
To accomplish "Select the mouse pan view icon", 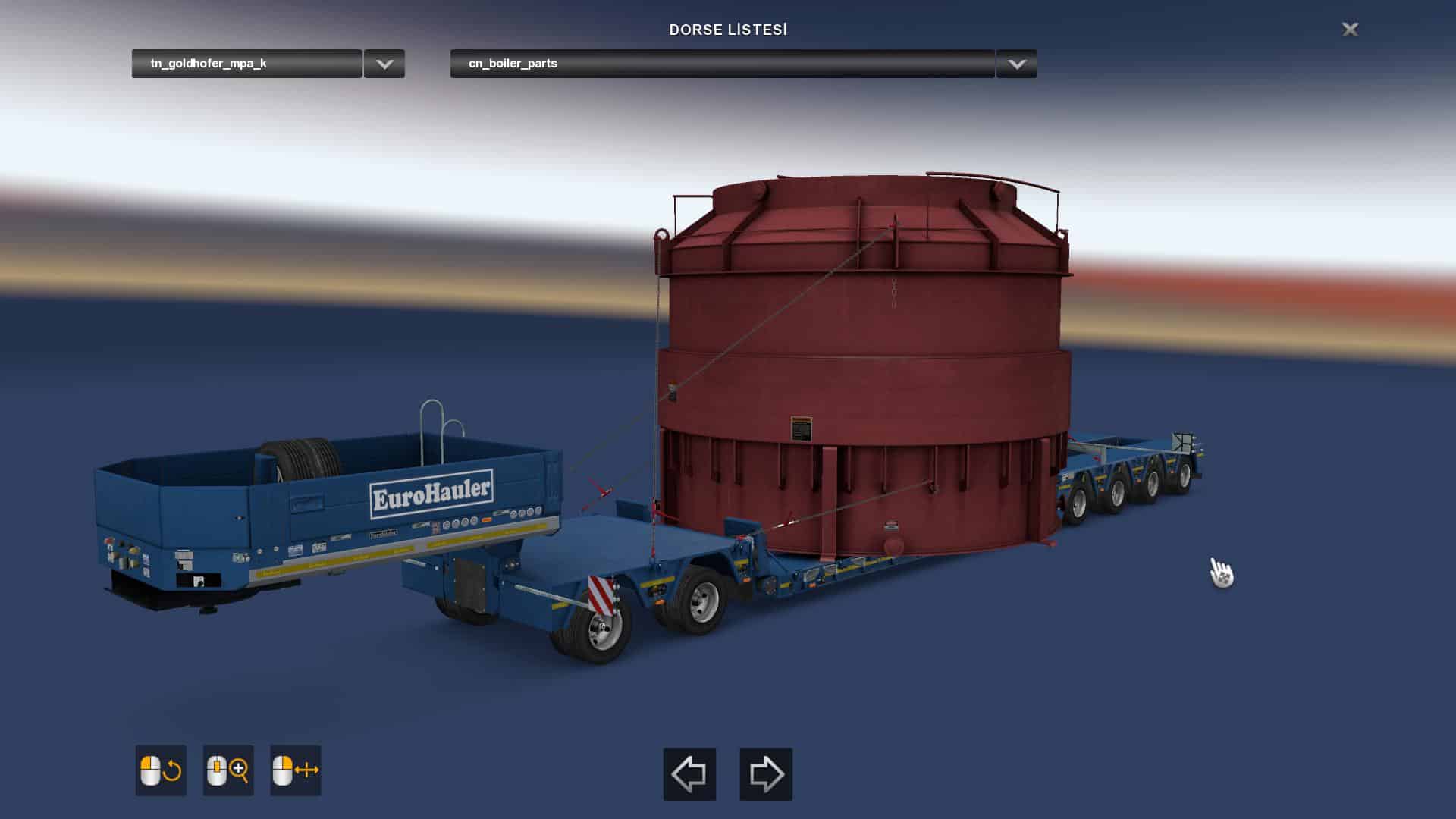I will pos(296,770).
